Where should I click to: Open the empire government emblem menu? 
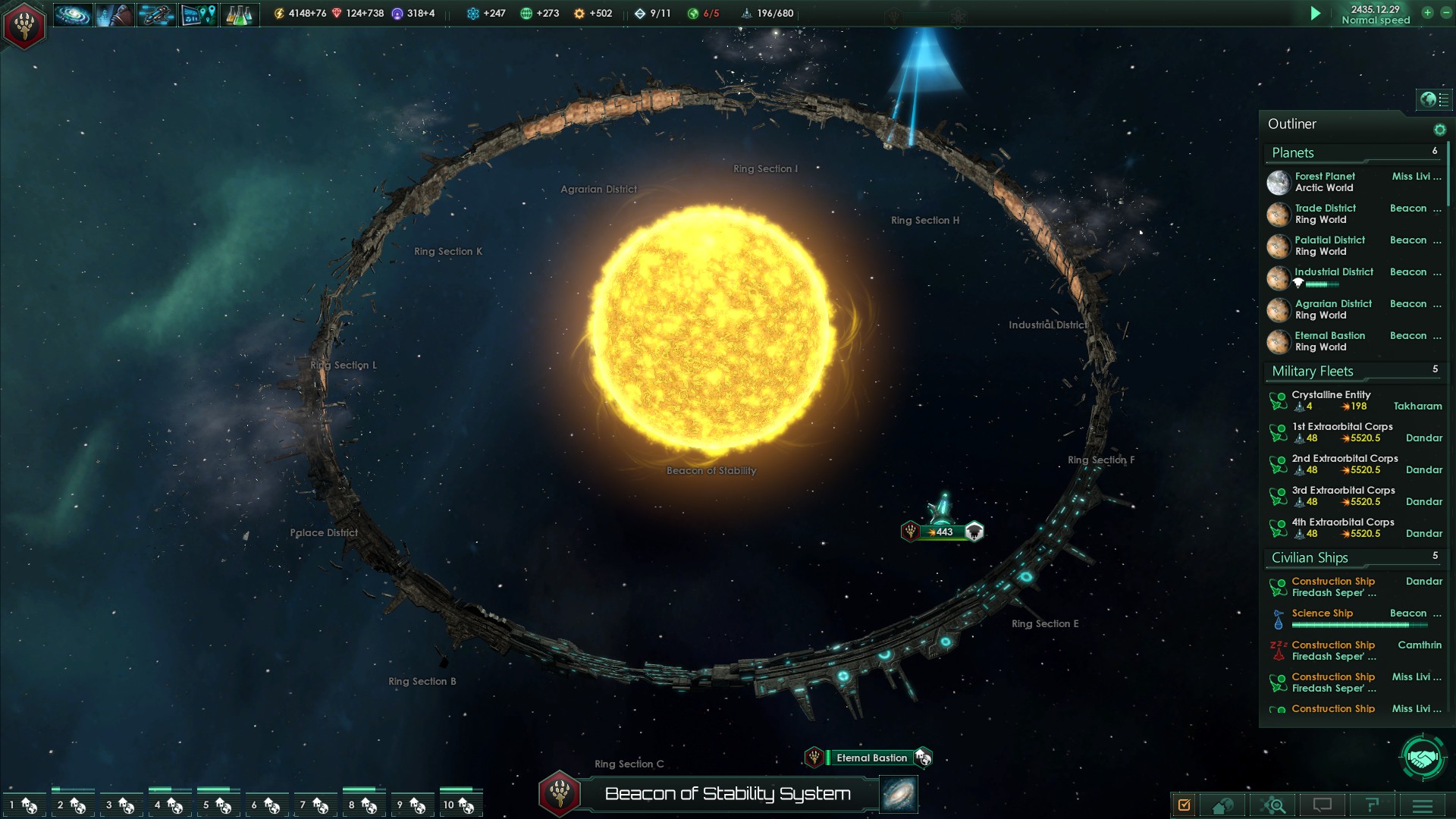pos(24,25)
